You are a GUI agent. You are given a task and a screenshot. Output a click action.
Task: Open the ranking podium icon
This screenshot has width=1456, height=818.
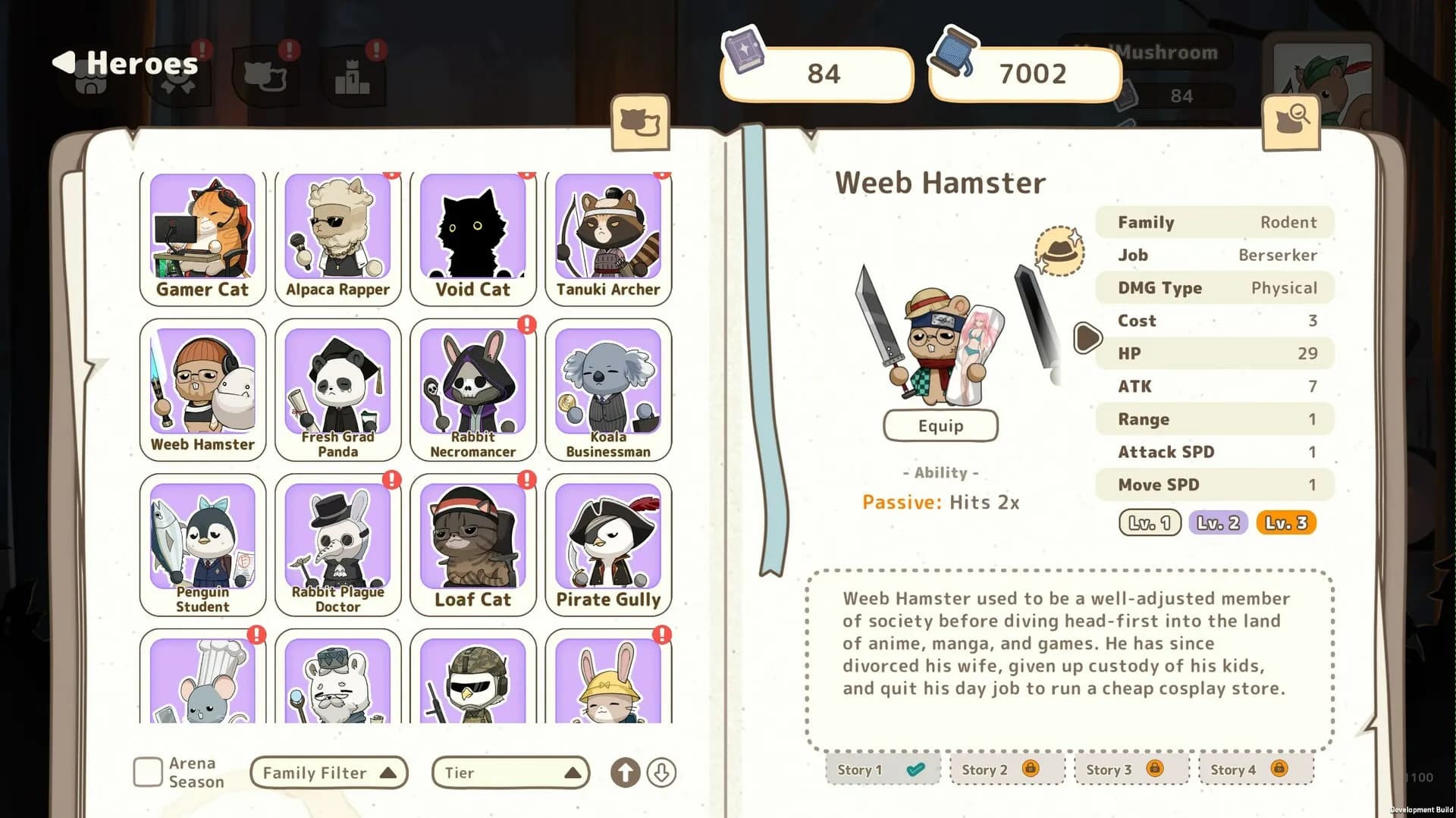tap(353, 76)
